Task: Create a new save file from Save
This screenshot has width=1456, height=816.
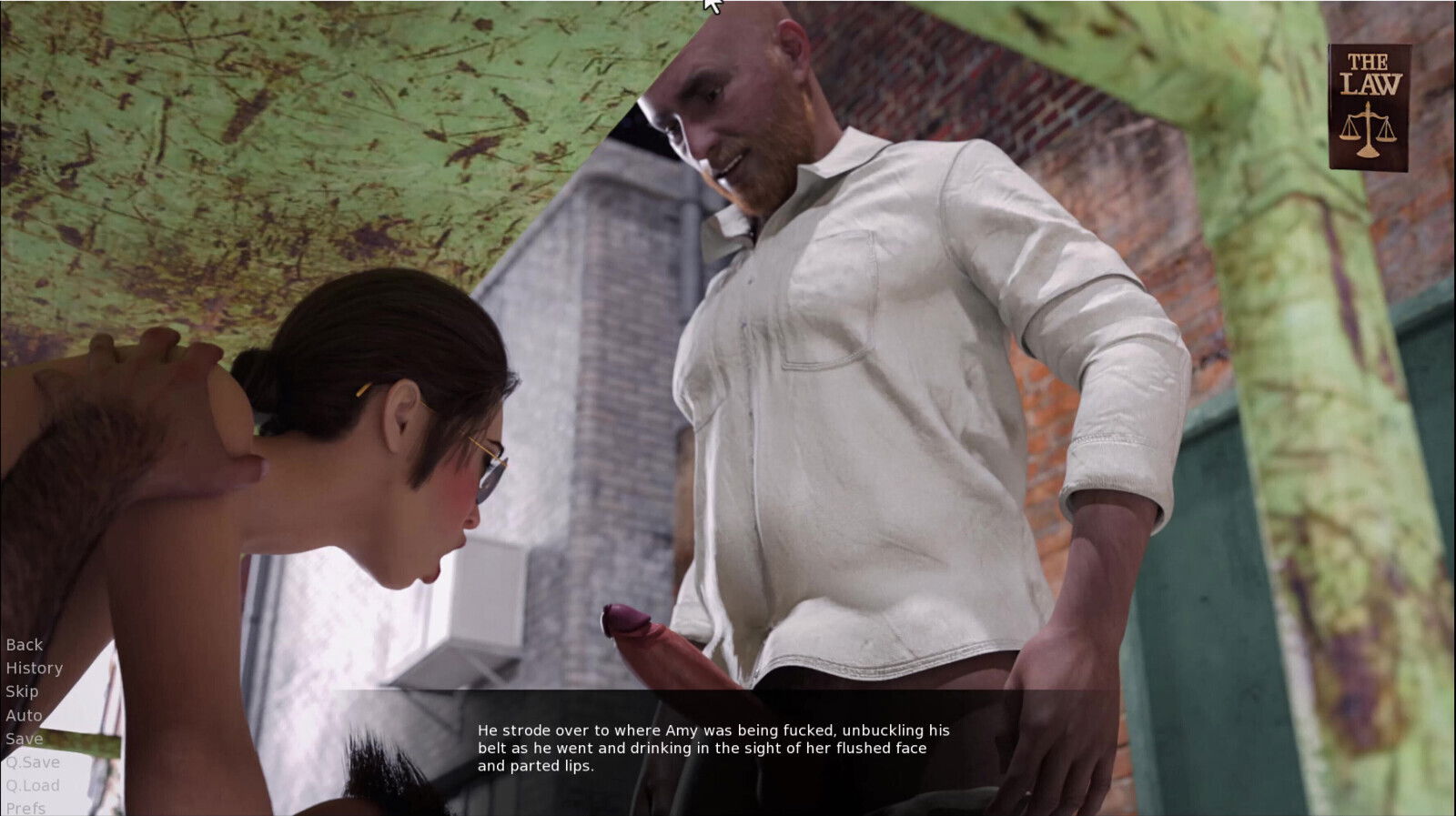Action: point(25,739)
